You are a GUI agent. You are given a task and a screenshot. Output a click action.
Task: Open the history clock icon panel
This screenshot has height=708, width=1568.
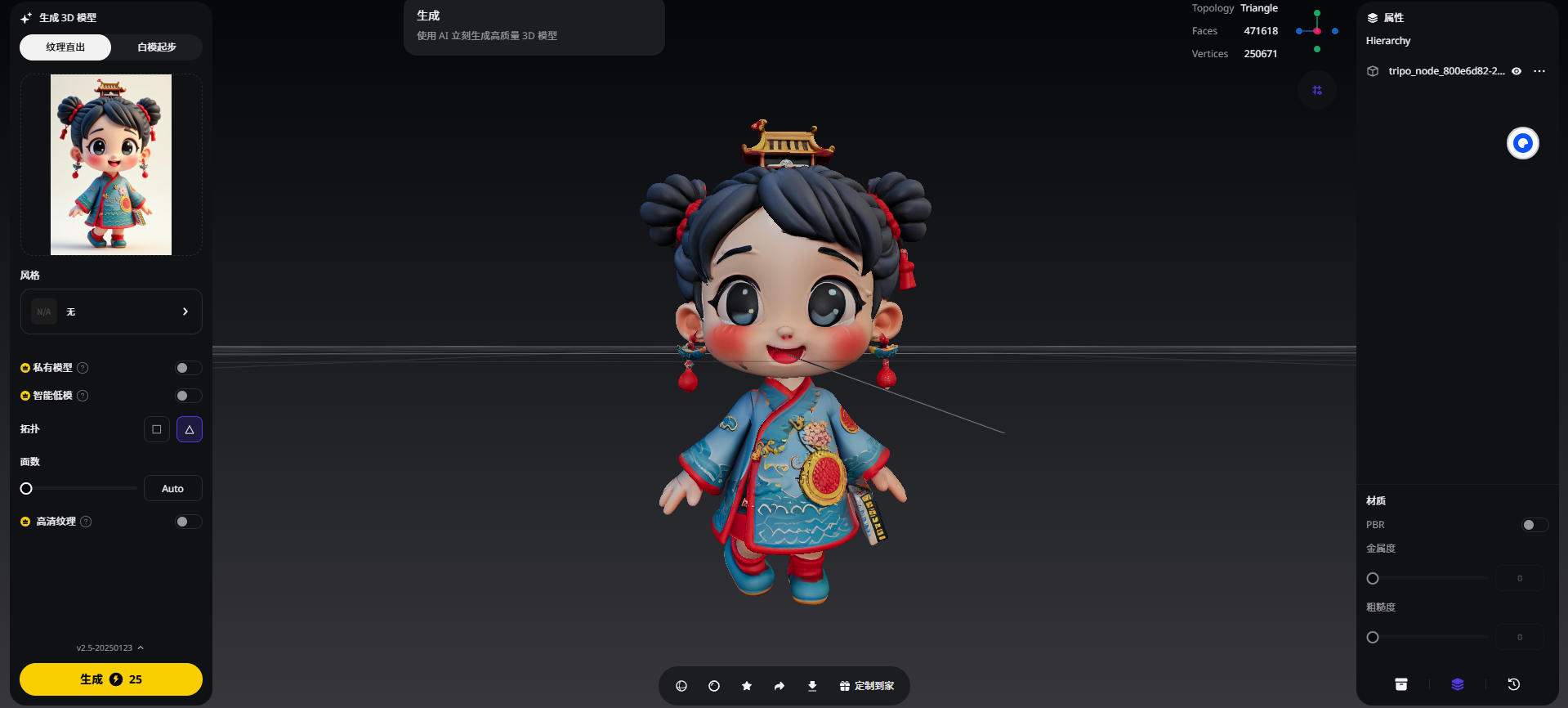click(x=1514, y=684)
